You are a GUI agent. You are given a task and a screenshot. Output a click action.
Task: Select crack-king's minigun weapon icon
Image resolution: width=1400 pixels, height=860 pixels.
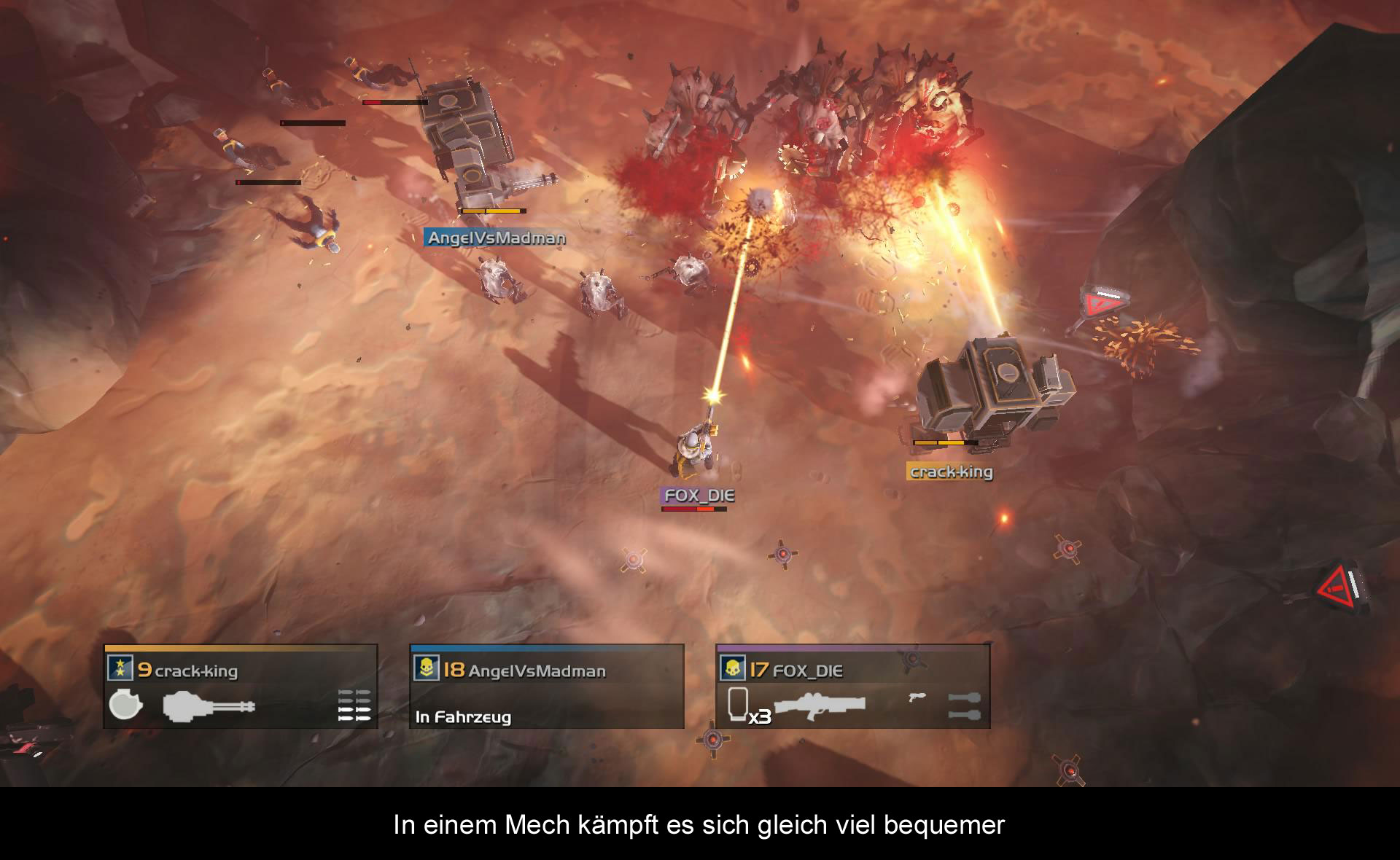tap(209, 706)
